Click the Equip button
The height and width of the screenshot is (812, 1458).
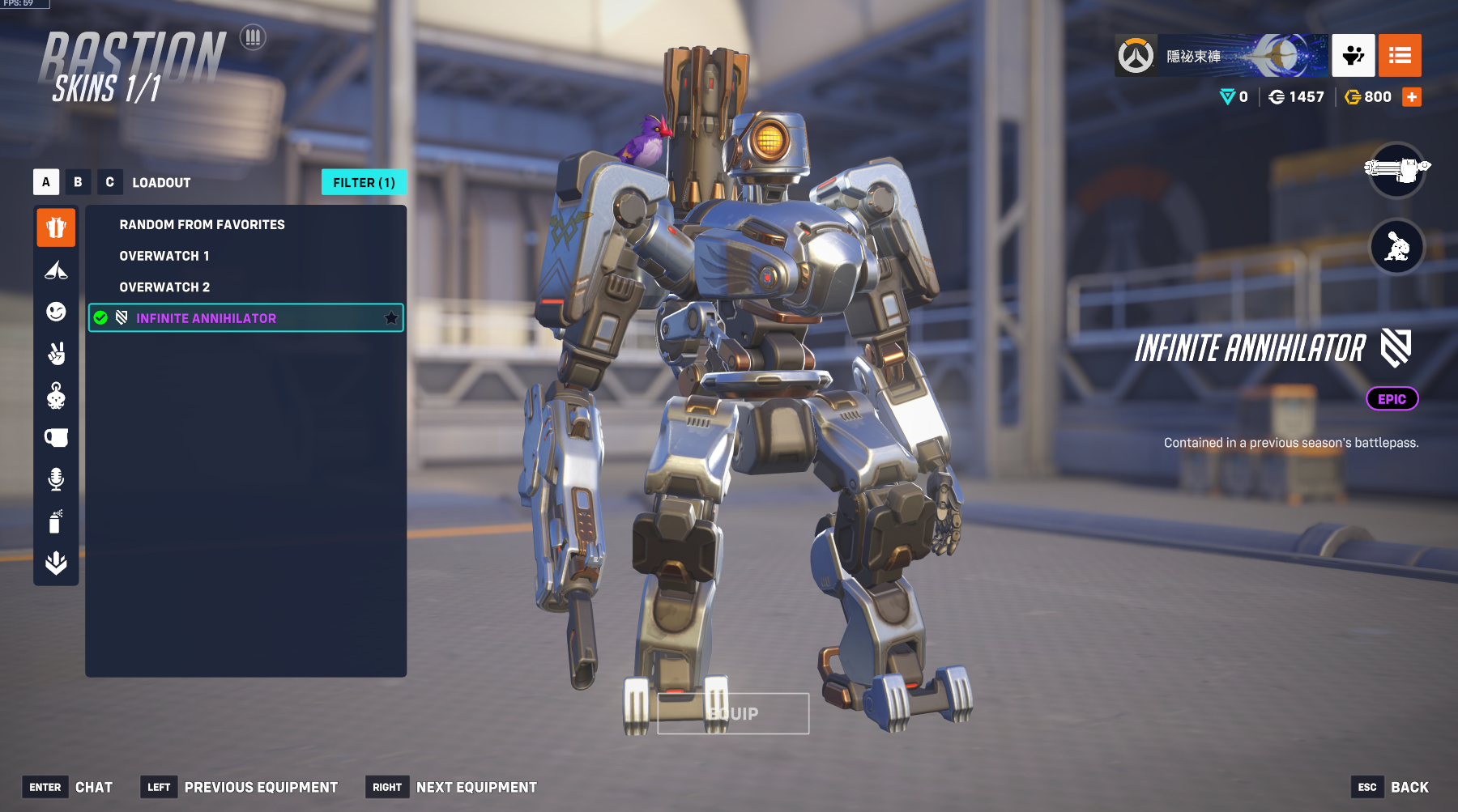(733, 713)
